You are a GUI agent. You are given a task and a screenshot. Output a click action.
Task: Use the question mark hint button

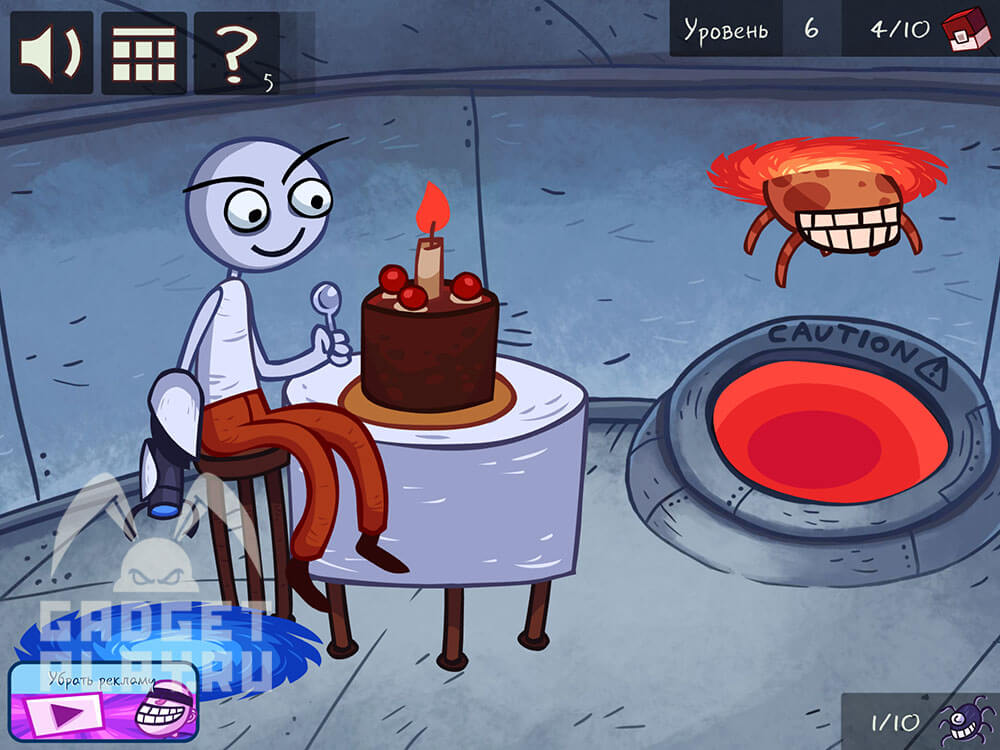tap(237, 53)
